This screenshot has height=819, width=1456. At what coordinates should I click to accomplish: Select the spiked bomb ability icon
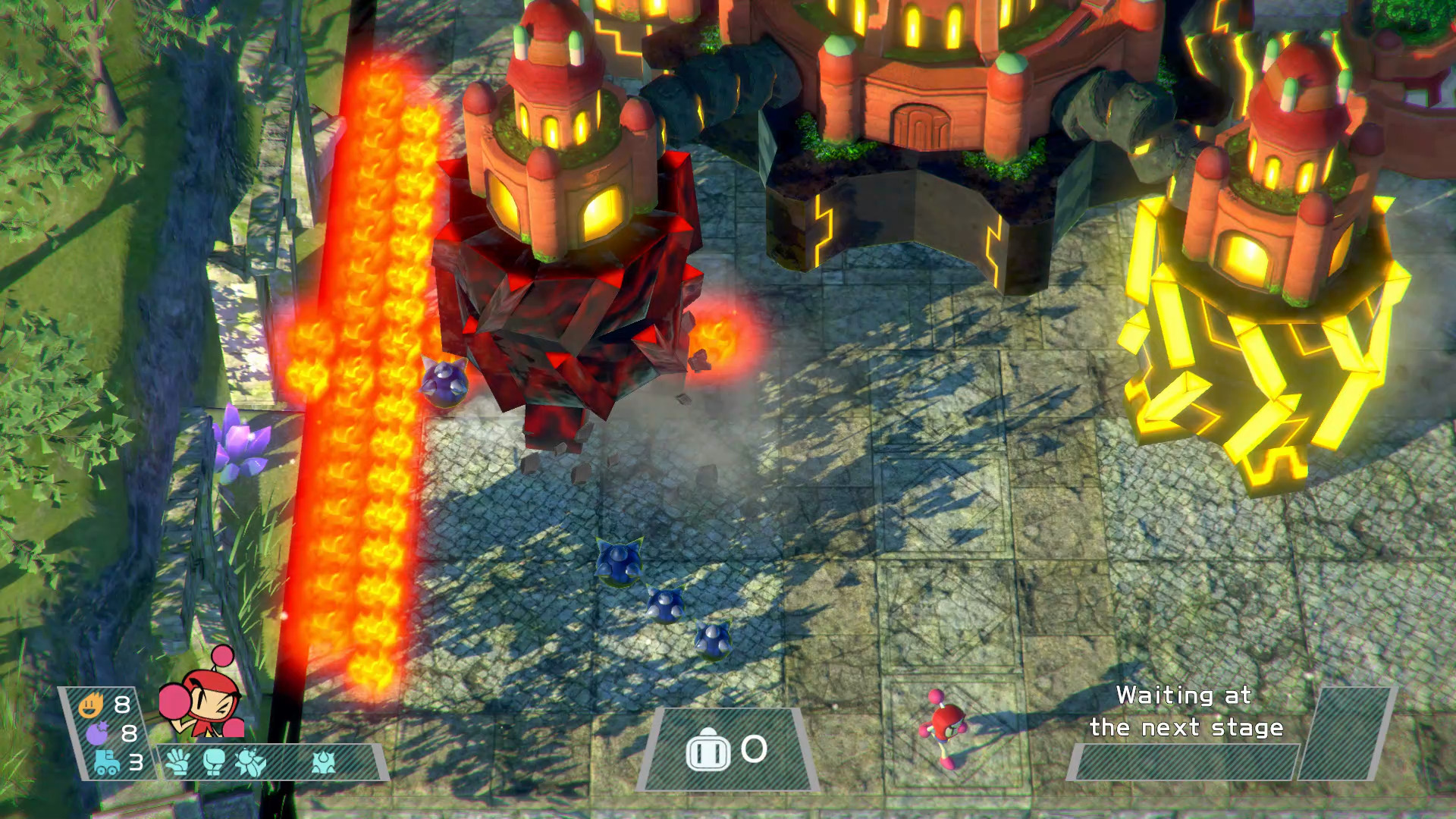pyautogui.click(x=324, y=761)
